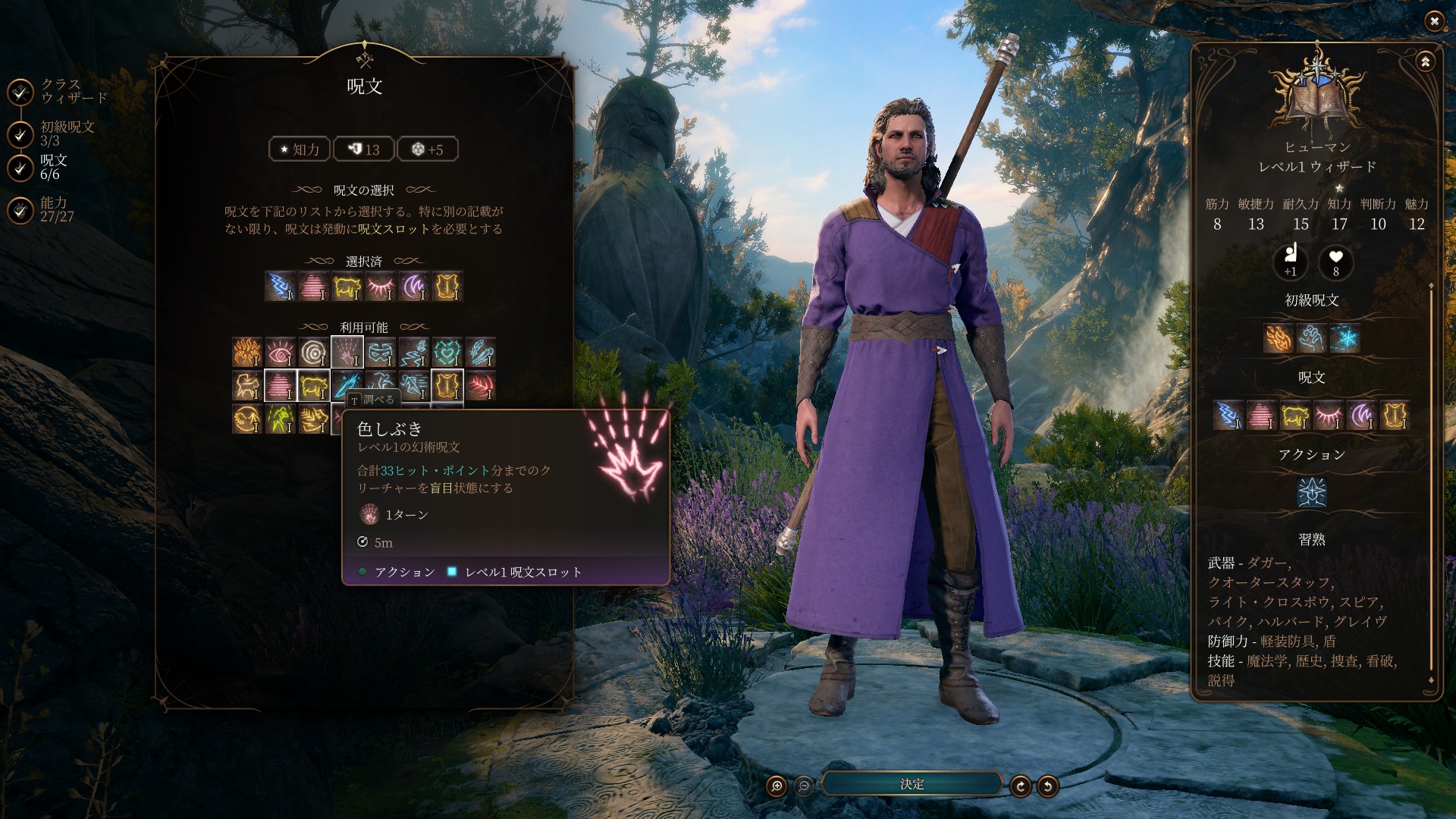Select the teal heart Charm Person spell
This screenshot has height=819, width=1456.
pyautogui.click(x=447, y=352)
